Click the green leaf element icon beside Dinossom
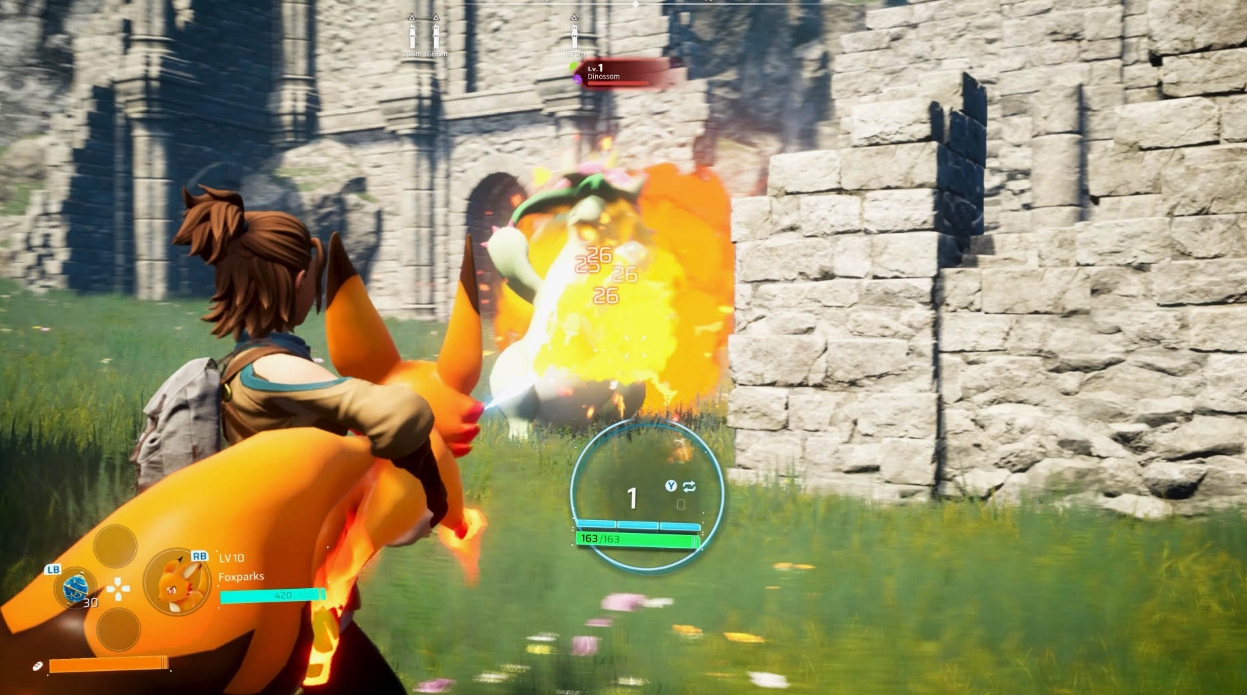Image resolution: width=1247 pixels, height=695 pixels. point(575,67)
